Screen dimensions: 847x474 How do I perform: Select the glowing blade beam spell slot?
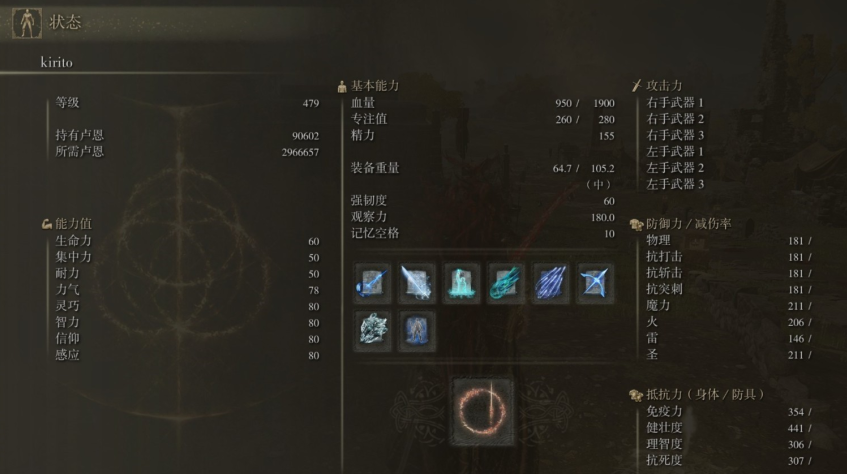(x=417, y=283)
